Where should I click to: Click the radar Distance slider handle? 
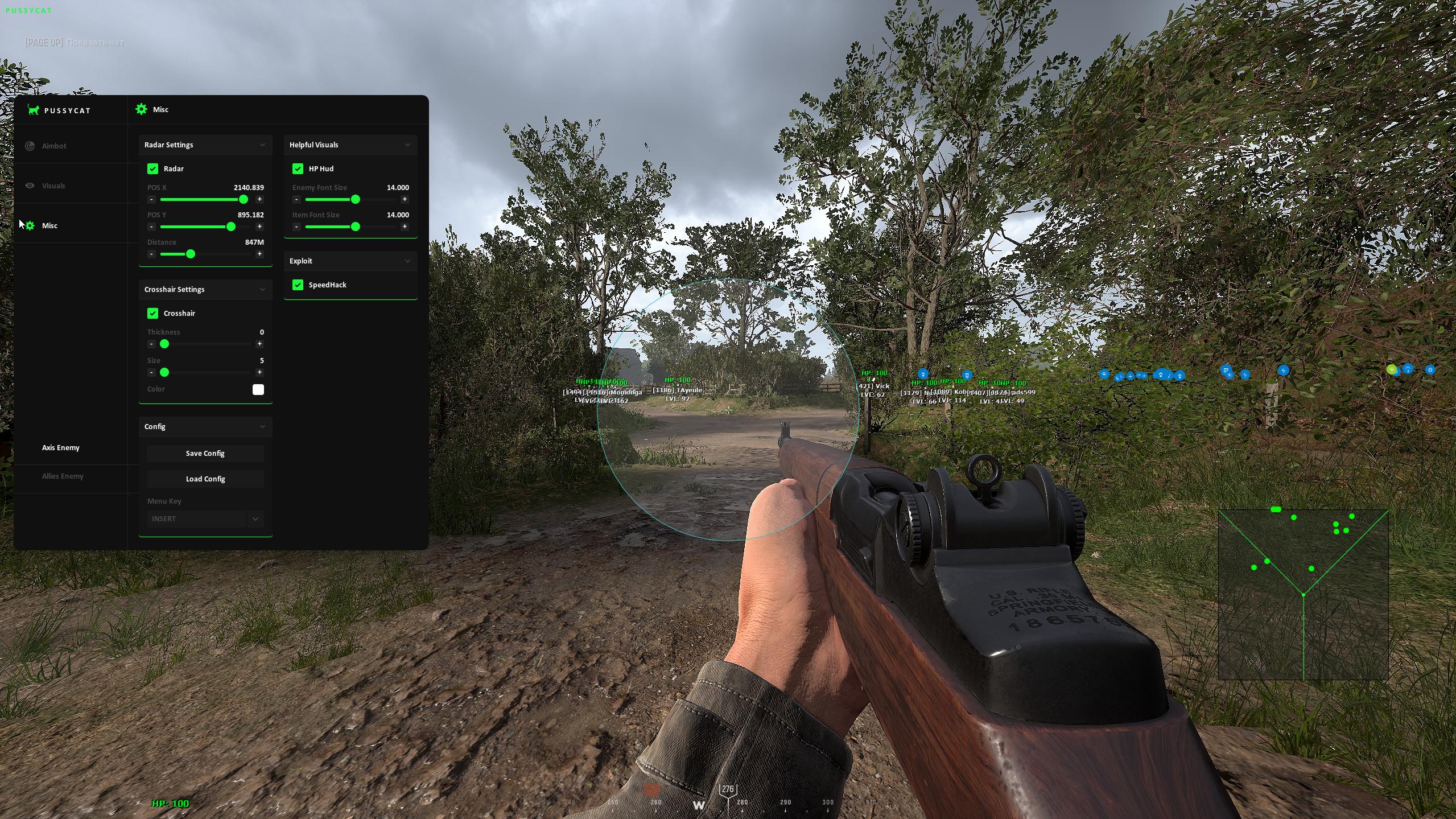(191, 254)
